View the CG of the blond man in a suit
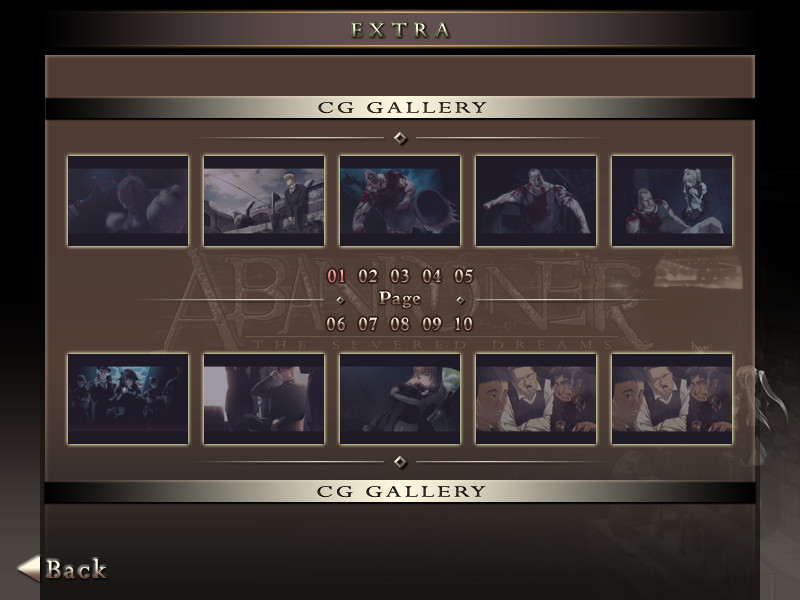This screenshot has width=800, height=600. [264, 200]
